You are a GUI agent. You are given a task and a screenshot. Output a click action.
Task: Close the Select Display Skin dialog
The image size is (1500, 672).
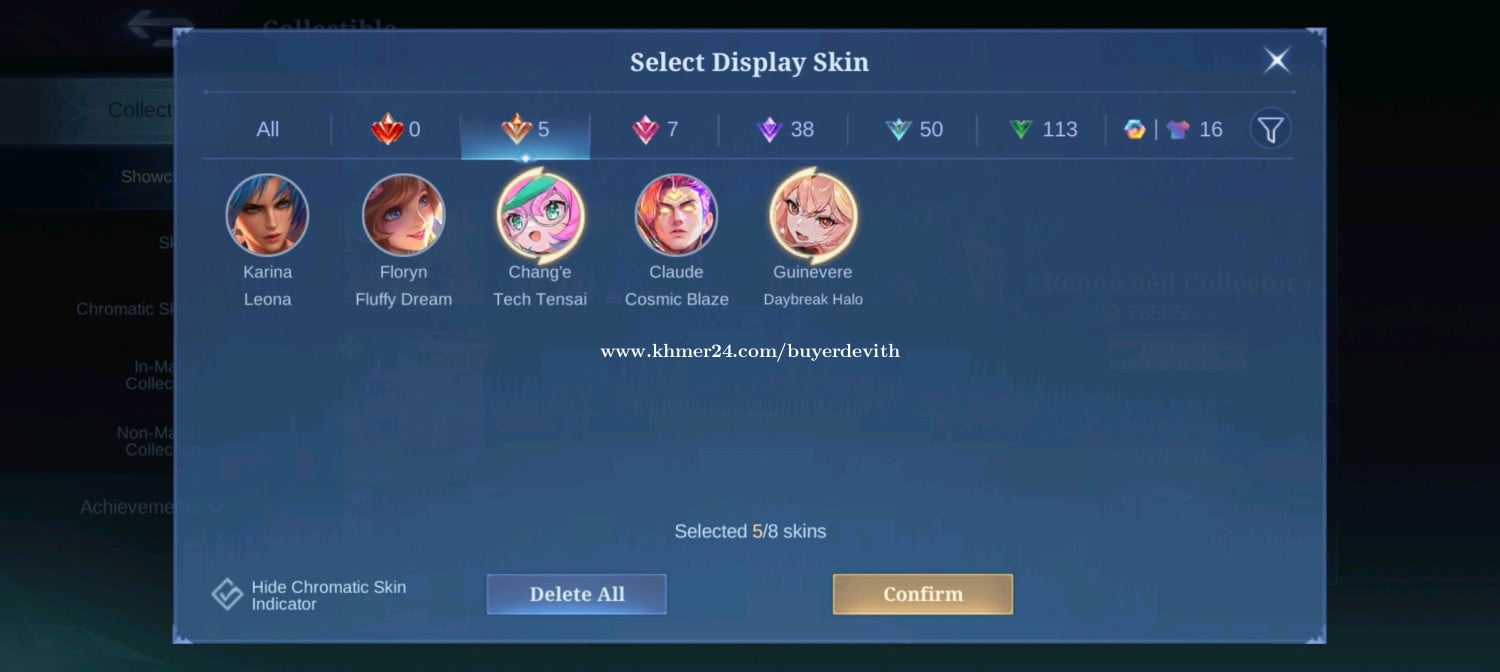[1277, 61]
